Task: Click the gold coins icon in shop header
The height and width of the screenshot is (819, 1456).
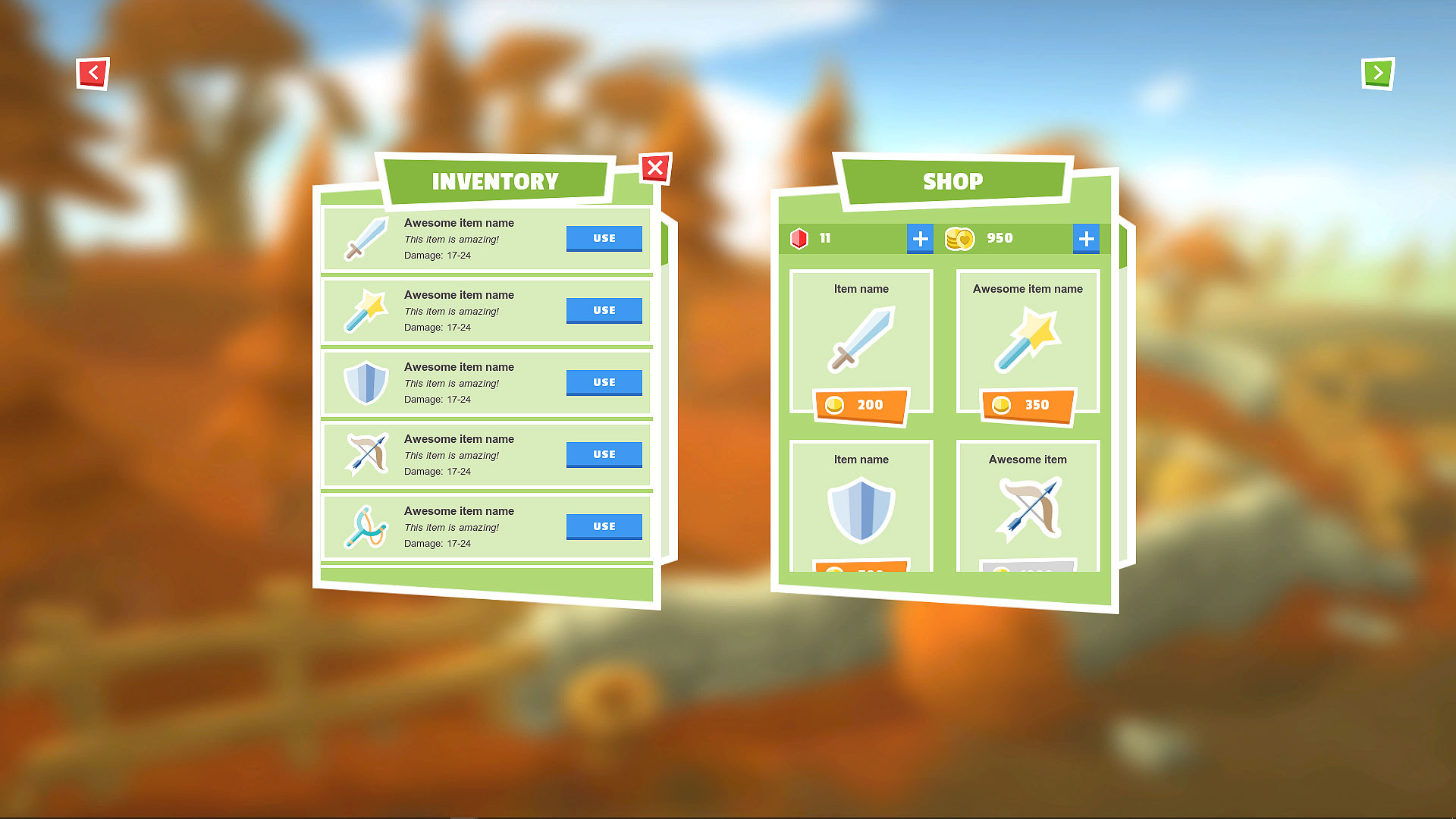Action: [x=959, y=238]
